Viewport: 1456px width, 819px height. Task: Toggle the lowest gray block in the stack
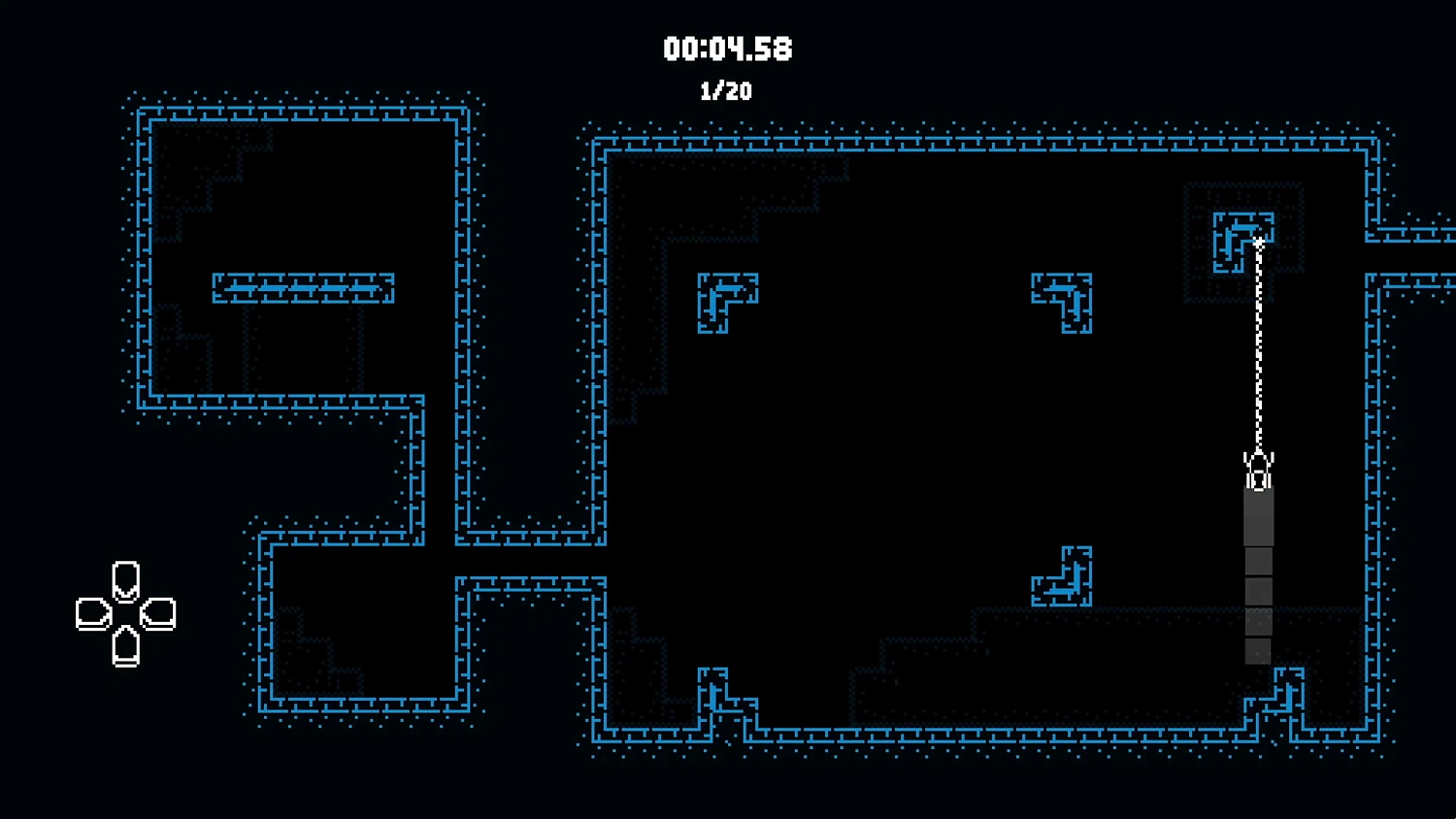coord(1259,650)
